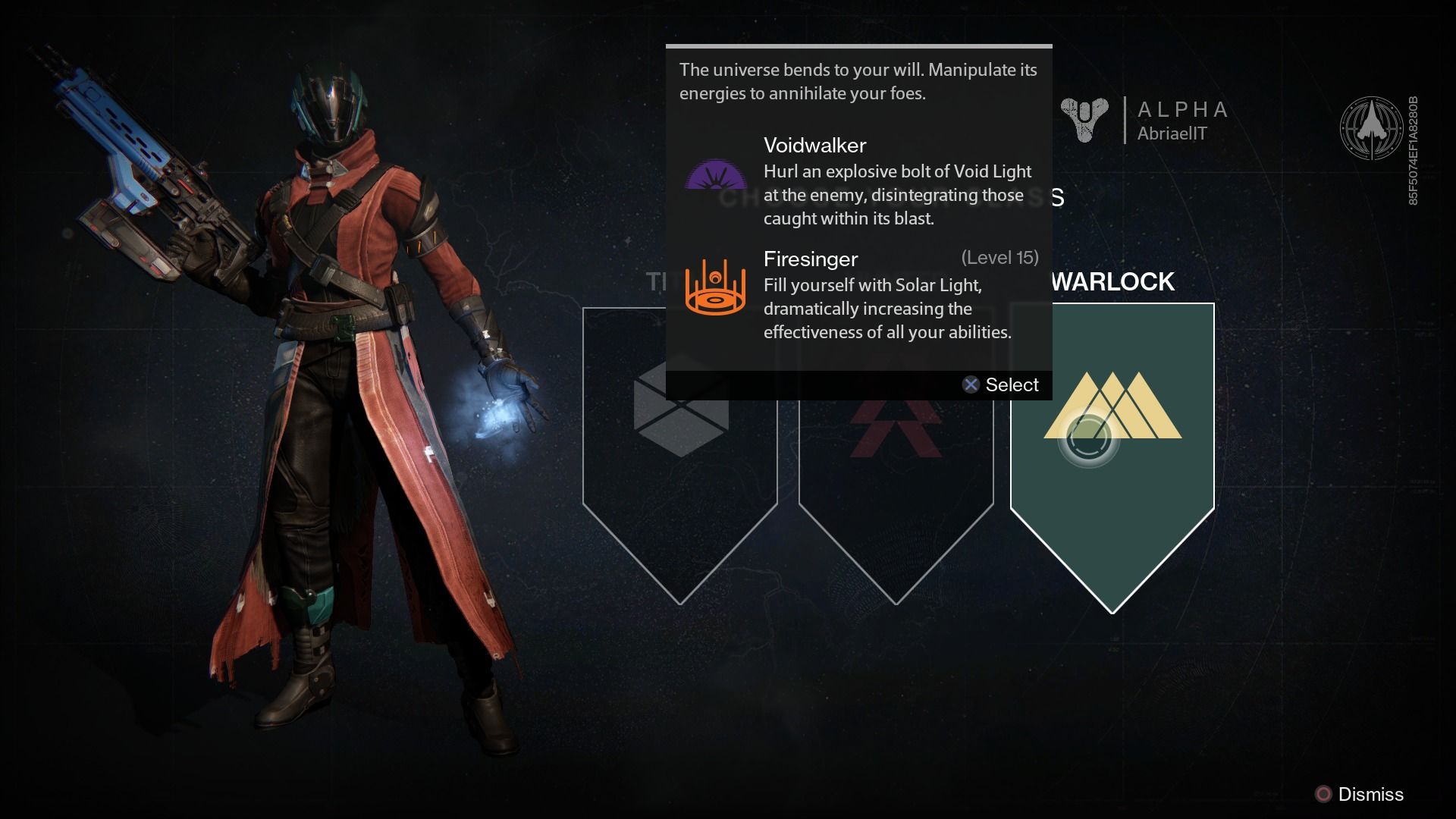Image resolution: width=1456 pixels, height=819 pixels.
Task: Select the Voidwalker subclass icon
Action: pos(715,176)
